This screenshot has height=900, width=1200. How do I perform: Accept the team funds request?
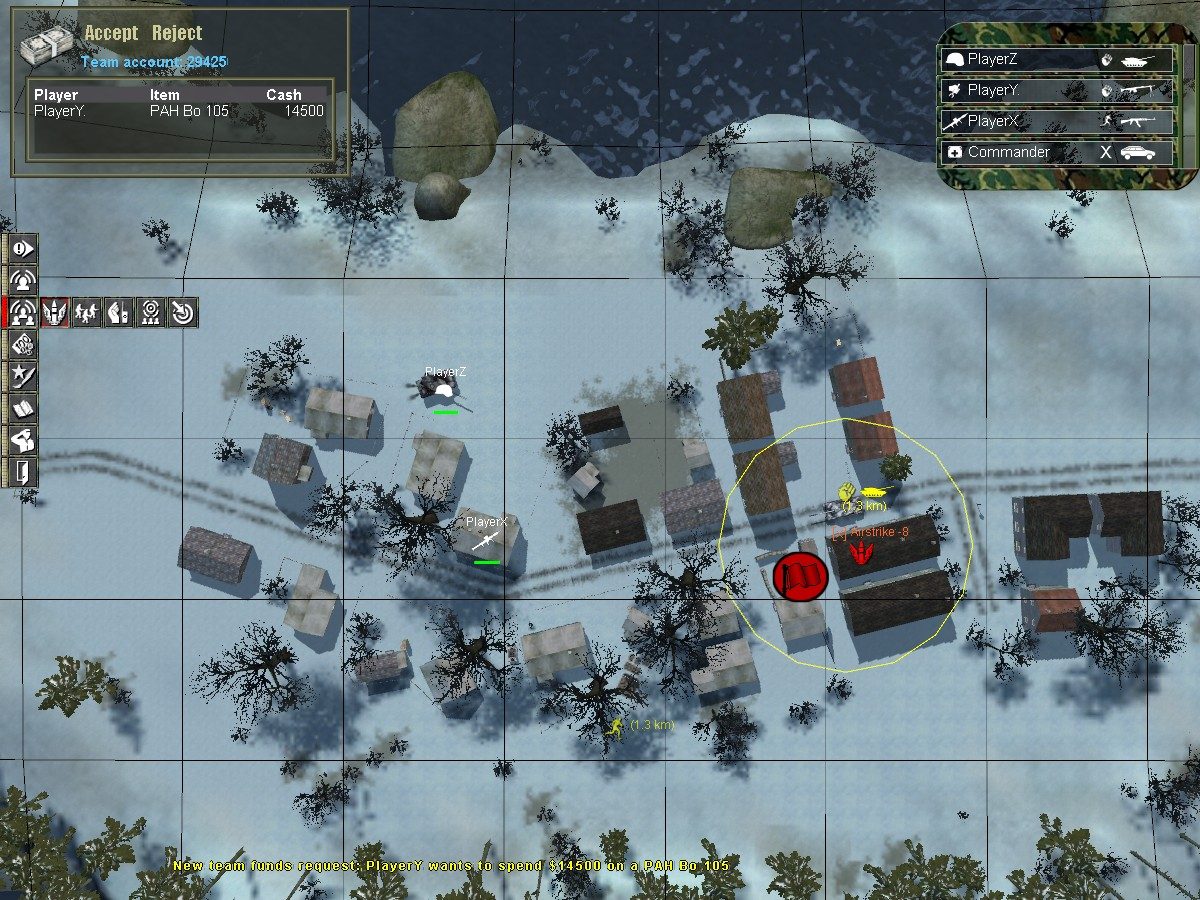click(x=111, y=33)
